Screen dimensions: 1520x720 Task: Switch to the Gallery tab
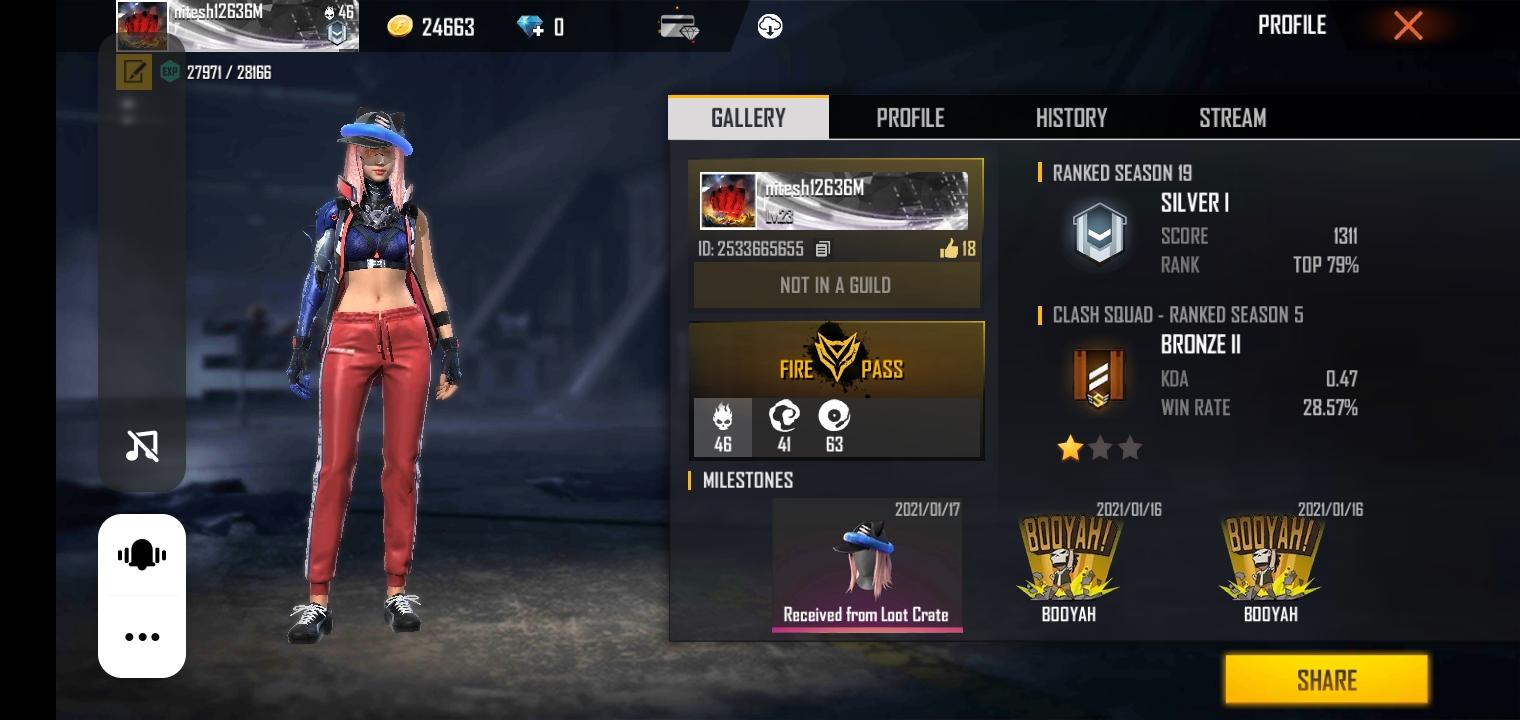(x=748, y=118)
